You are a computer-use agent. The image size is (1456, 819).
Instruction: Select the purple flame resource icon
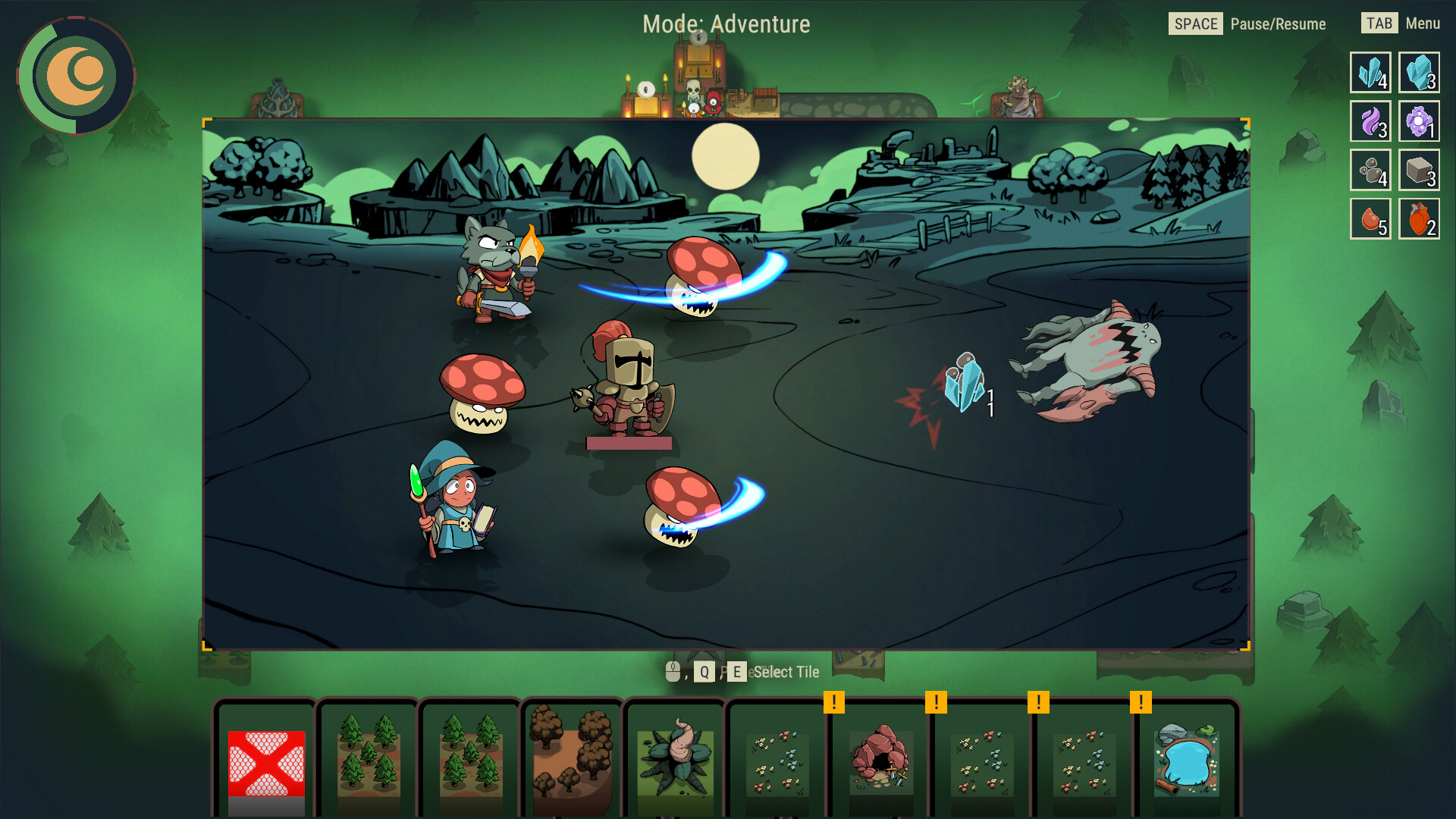click(1370, 121)
